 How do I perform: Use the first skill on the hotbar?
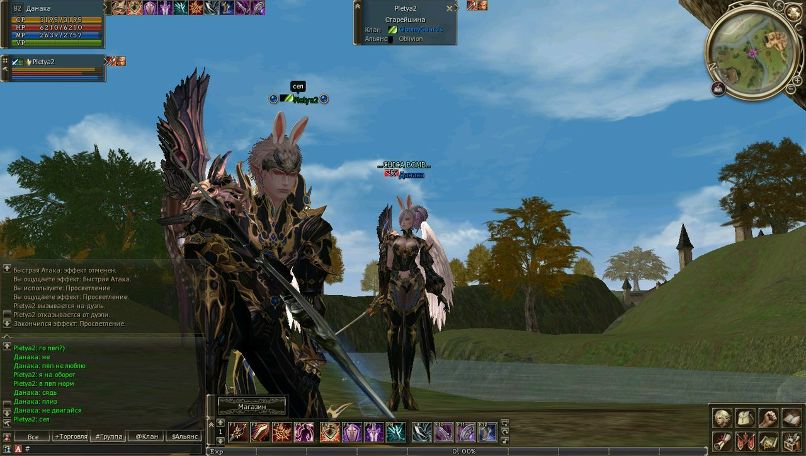[238, 432]
